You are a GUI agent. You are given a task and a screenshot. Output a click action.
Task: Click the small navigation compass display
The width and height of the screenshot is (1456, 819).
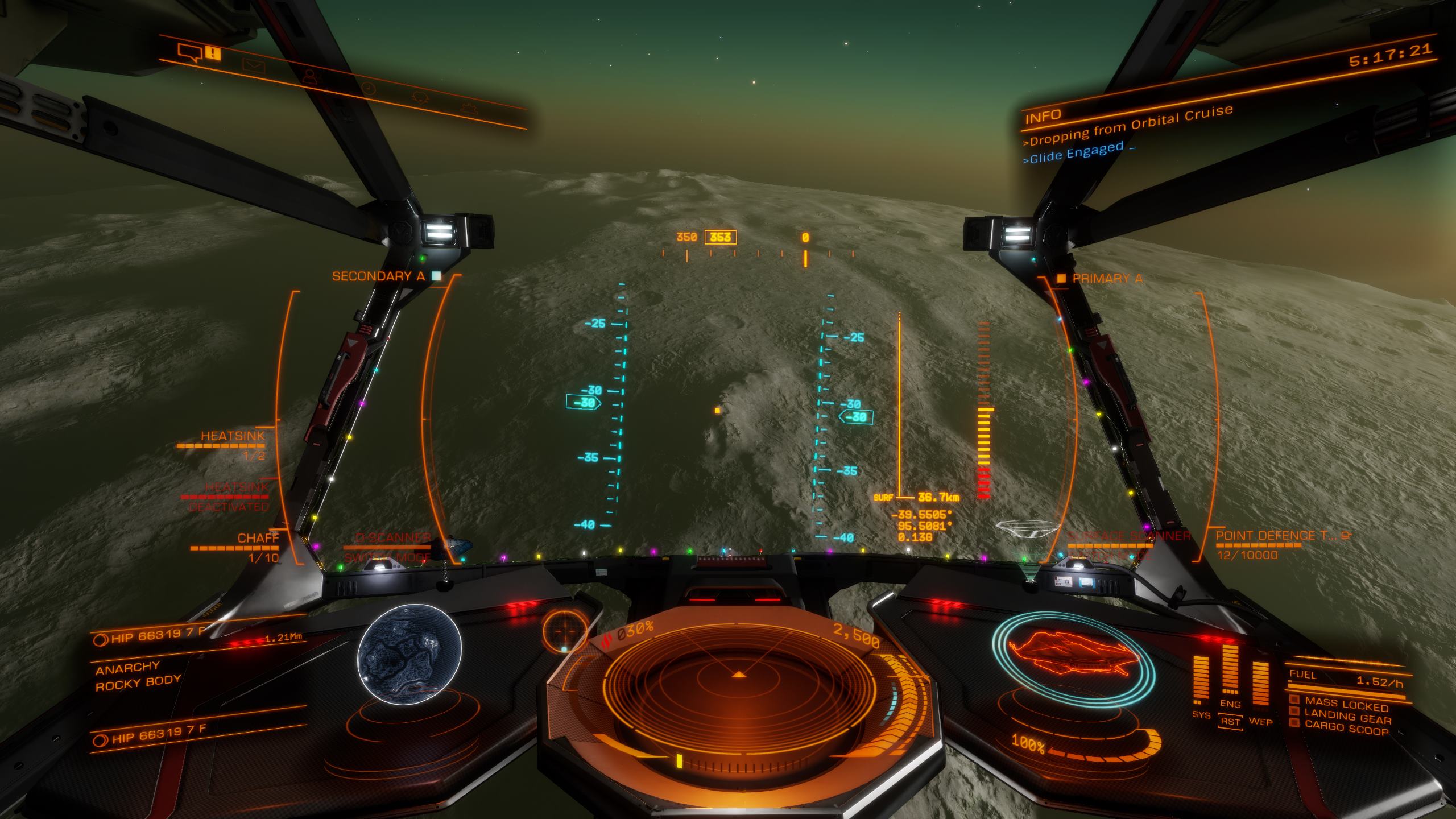click(x=565, y=630)
